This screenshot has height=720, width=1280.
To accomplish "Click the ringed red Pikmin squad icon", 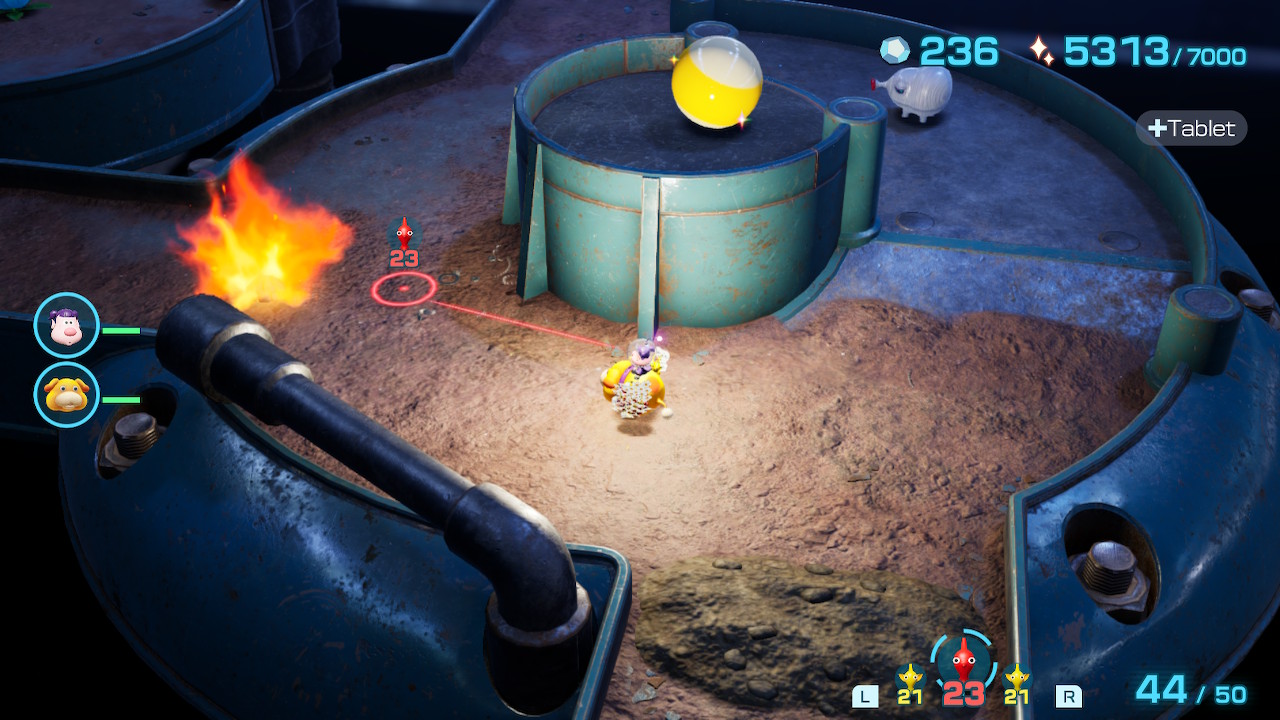I will 962,659.
